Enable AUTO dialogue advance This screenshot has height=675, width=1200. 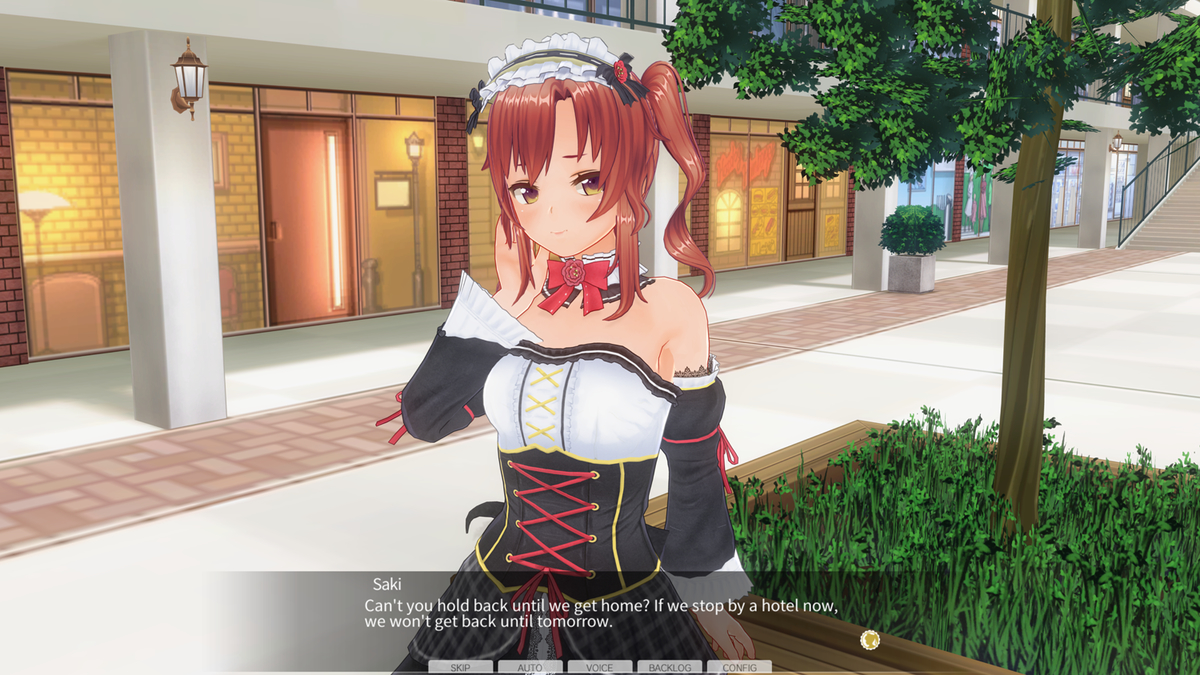click(530, 667)
